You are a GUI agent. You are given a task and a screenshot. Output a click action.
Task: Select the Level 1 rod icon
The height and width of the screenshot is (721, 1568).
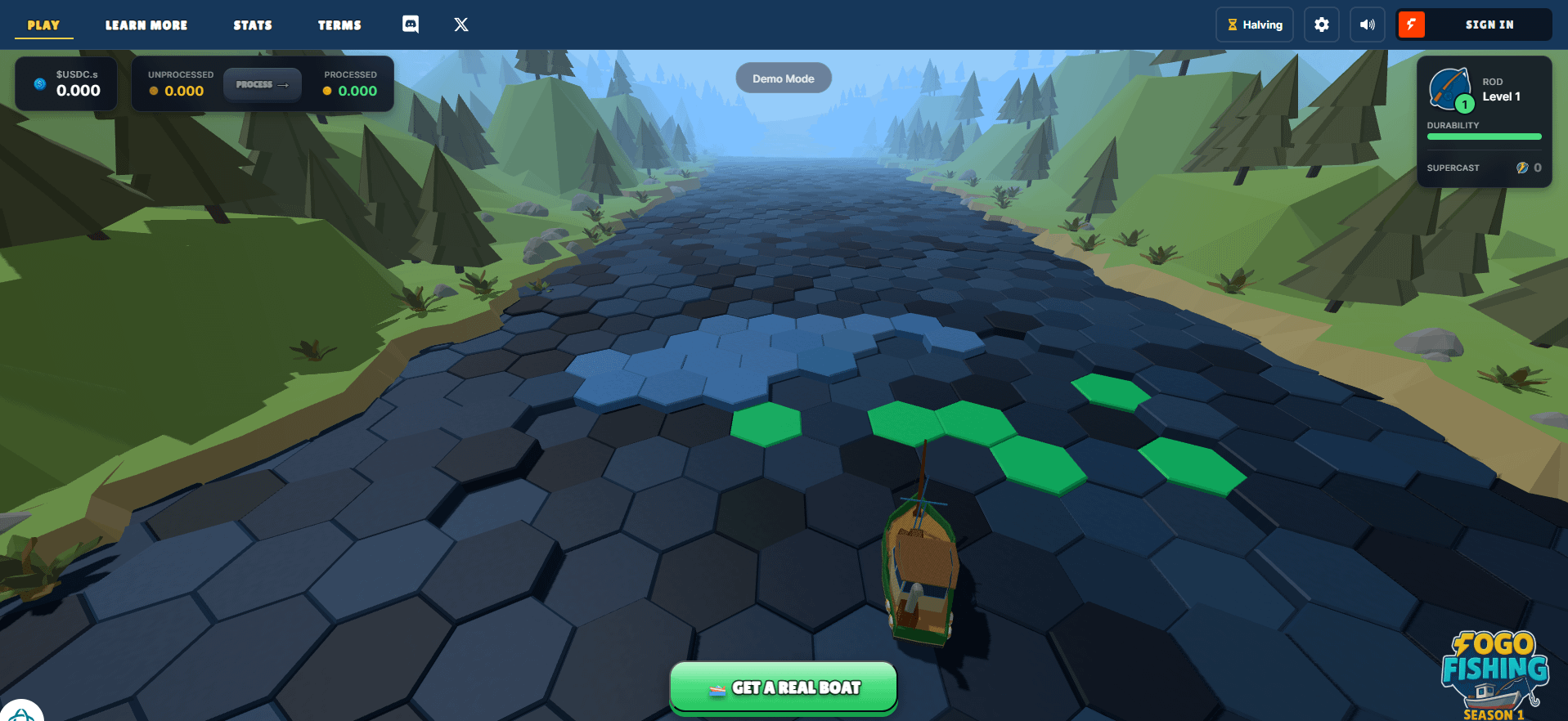click(1450, 90)
